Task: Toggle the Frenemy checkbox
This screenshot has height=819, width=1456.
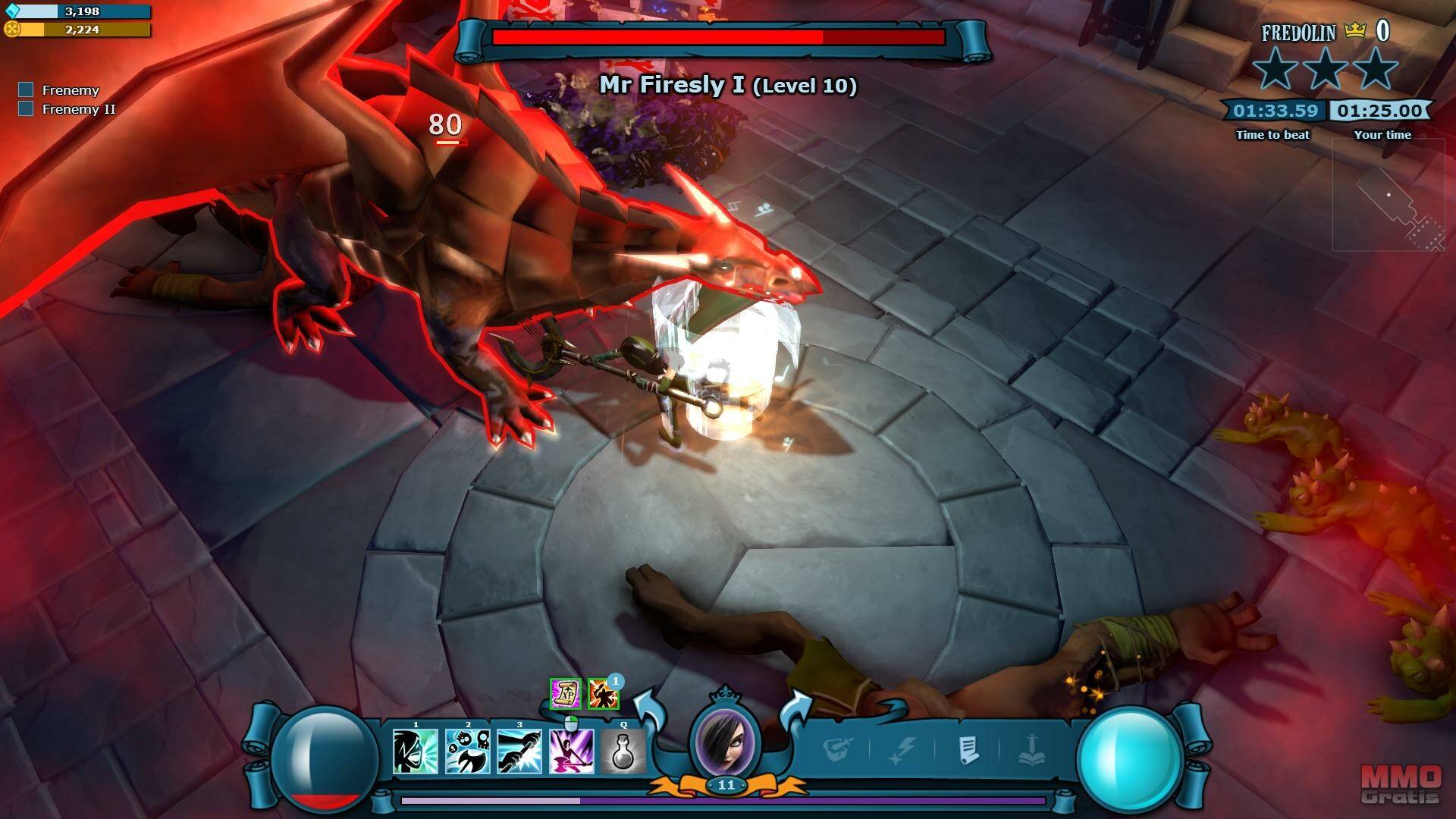Action: pos(26,90)
